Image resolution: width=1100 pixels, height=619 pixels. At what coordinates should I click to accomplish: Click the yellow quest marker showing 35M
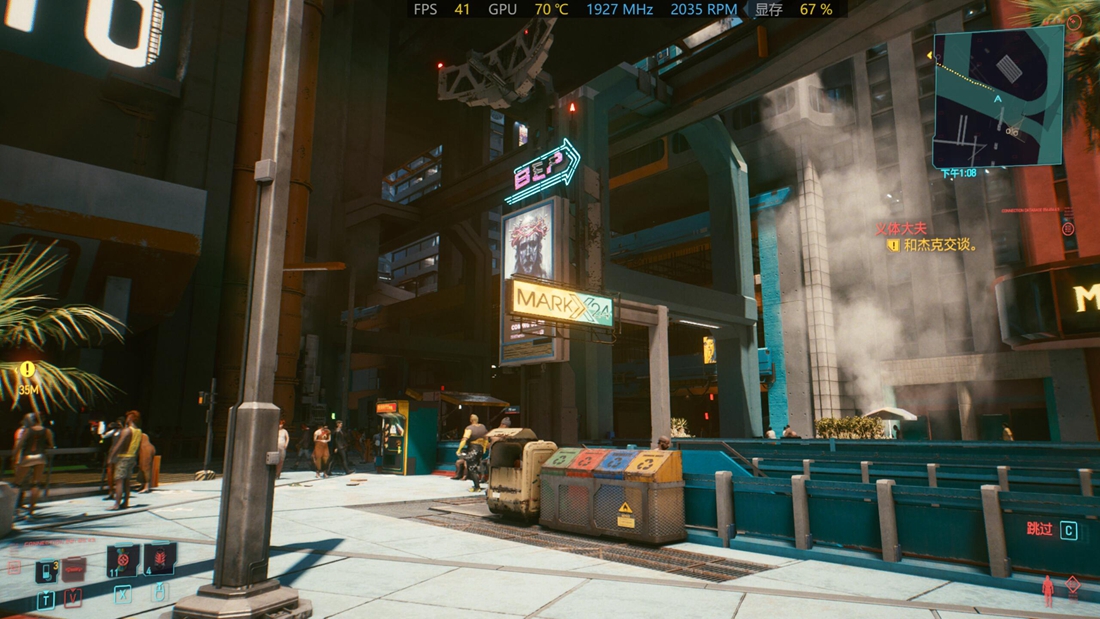[x=27, y=370]
